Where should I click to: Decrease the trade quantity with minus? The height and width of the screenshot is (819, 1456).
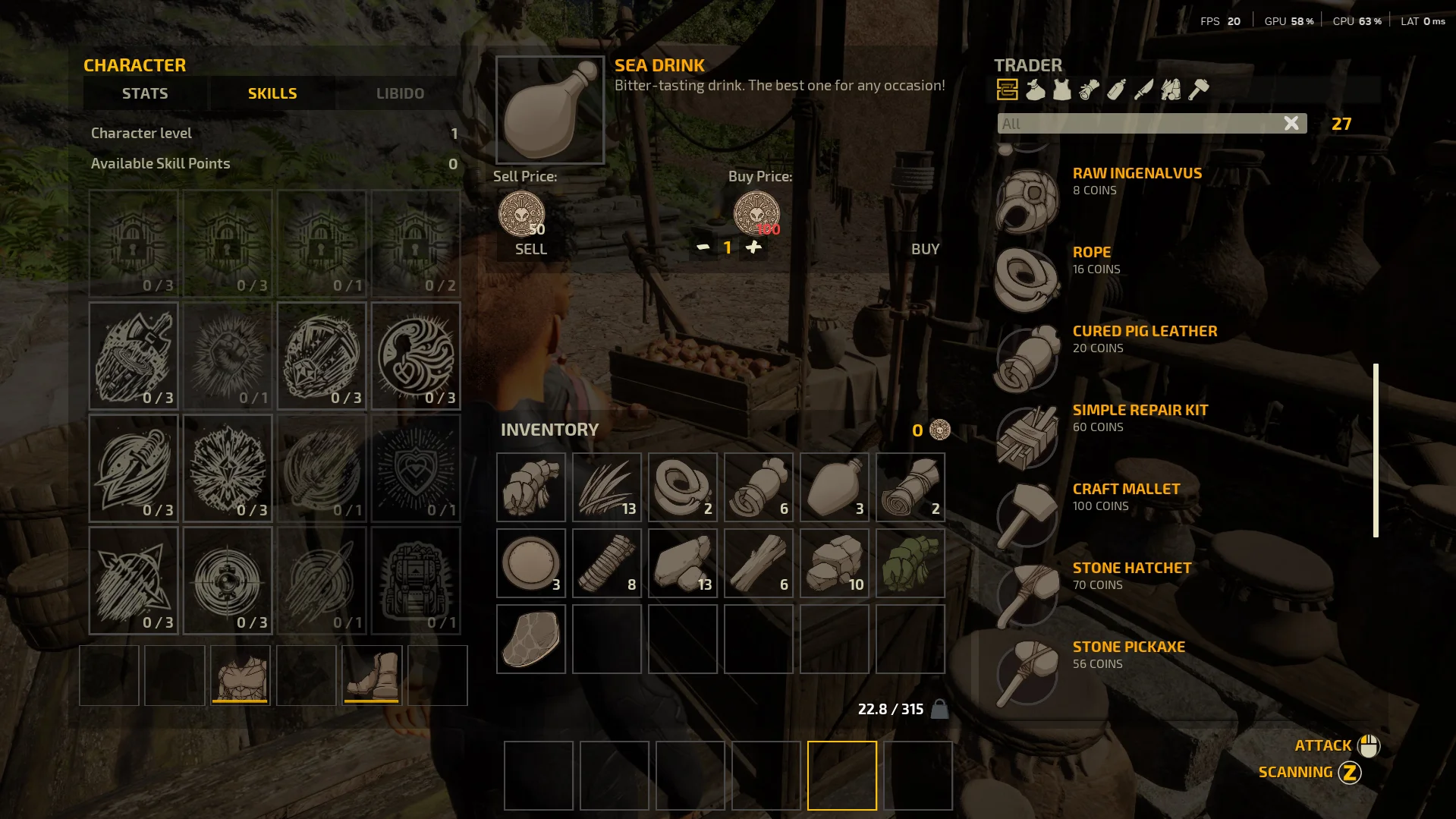pyautogui.click(x=703, y=247)
